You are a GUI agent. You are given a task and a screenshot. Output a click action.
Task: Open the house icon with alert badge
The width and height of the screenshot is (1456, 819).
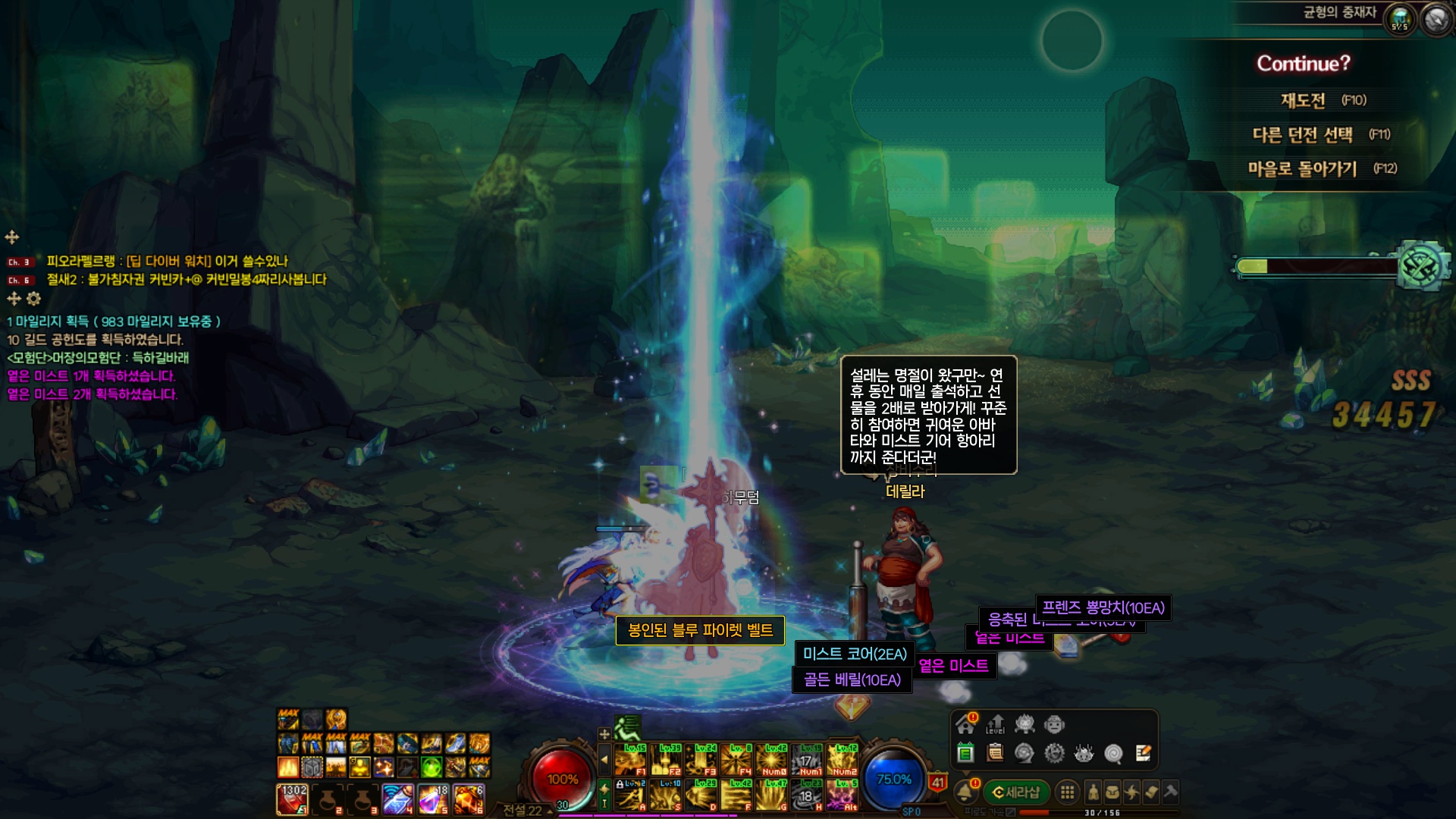click(965, 724)
